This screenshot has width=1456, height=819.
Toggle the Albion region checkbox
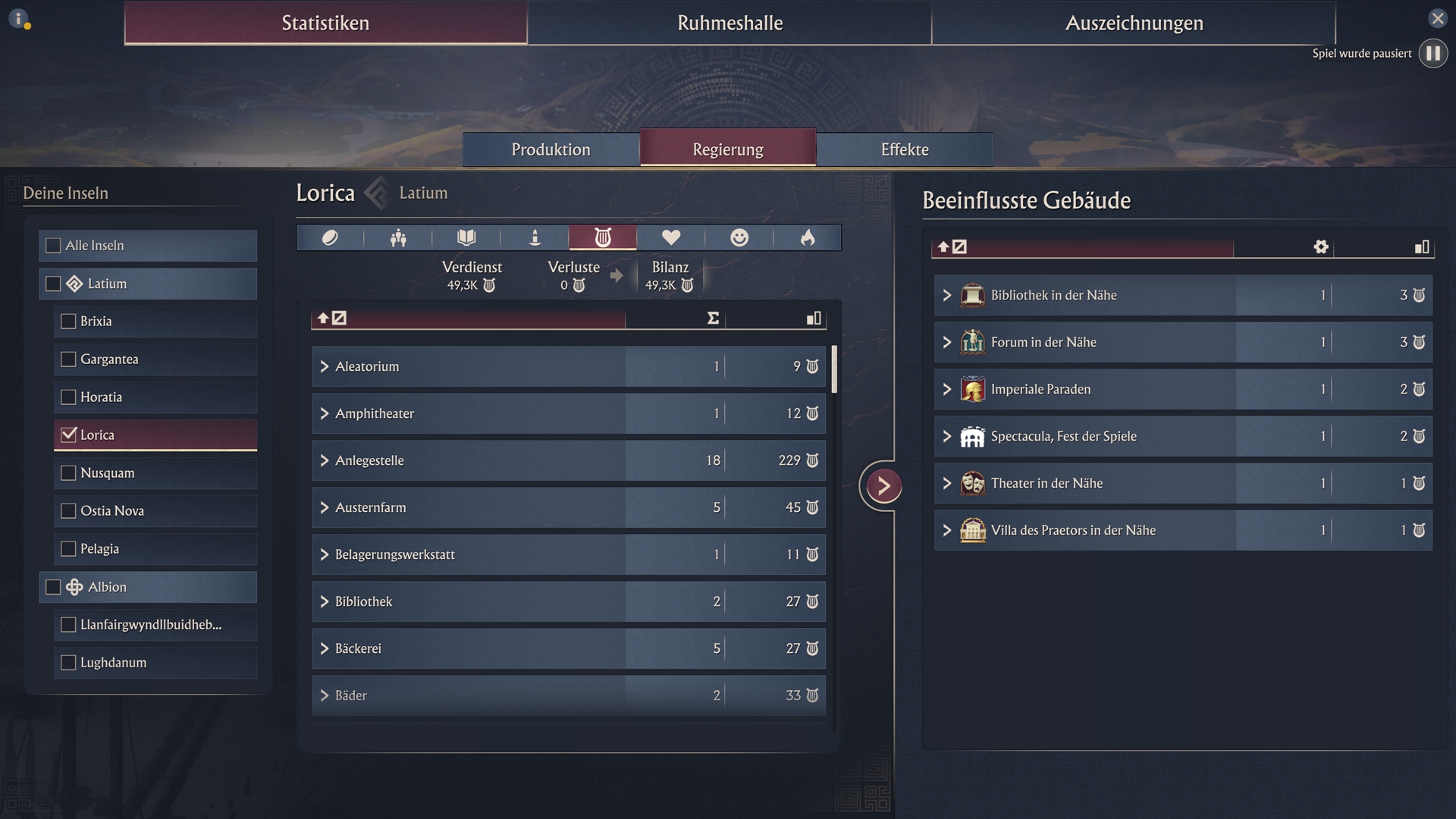point(54,587)
